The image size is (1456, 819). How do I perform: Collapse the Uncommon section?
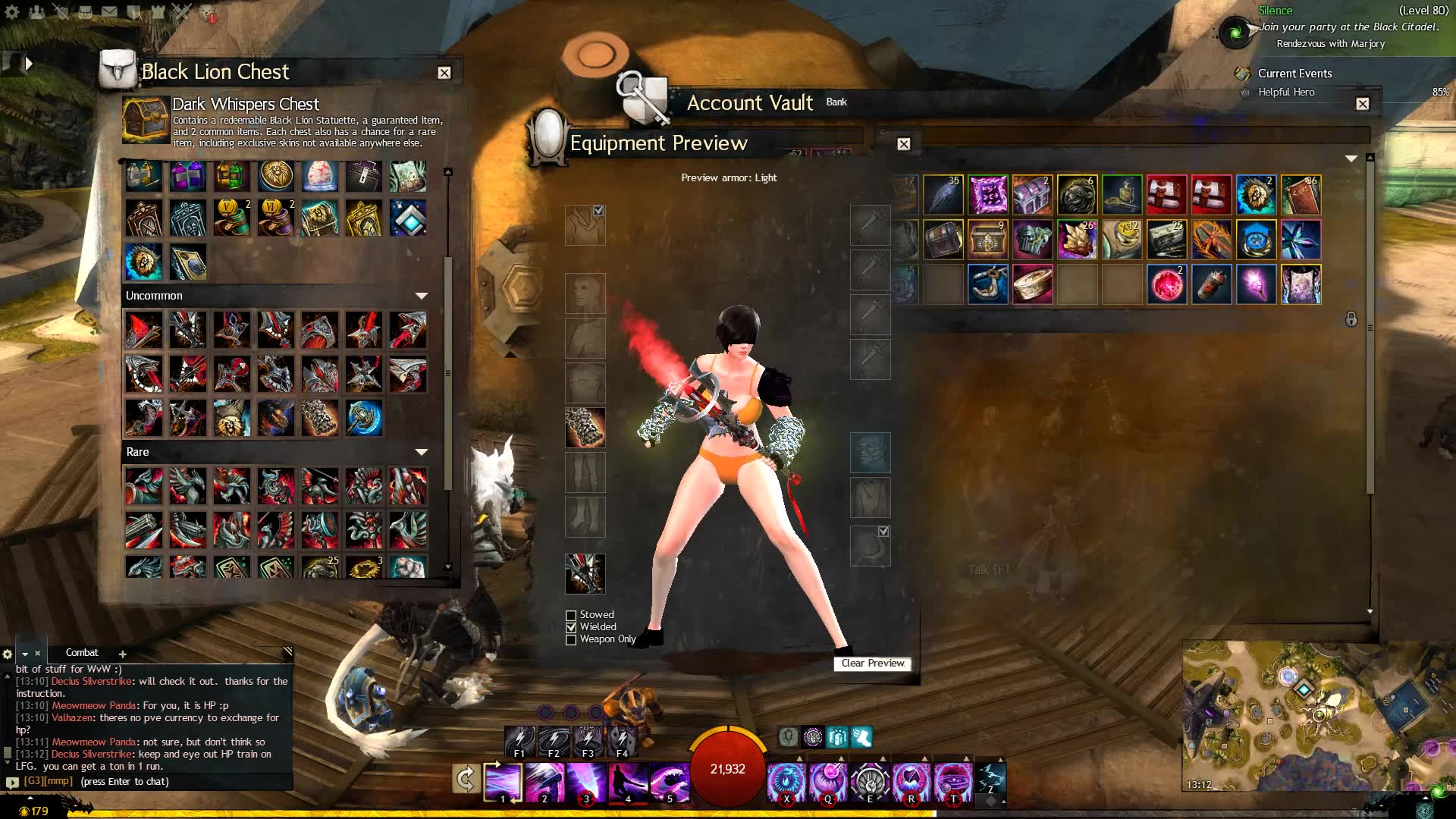(x=422, y=296)
